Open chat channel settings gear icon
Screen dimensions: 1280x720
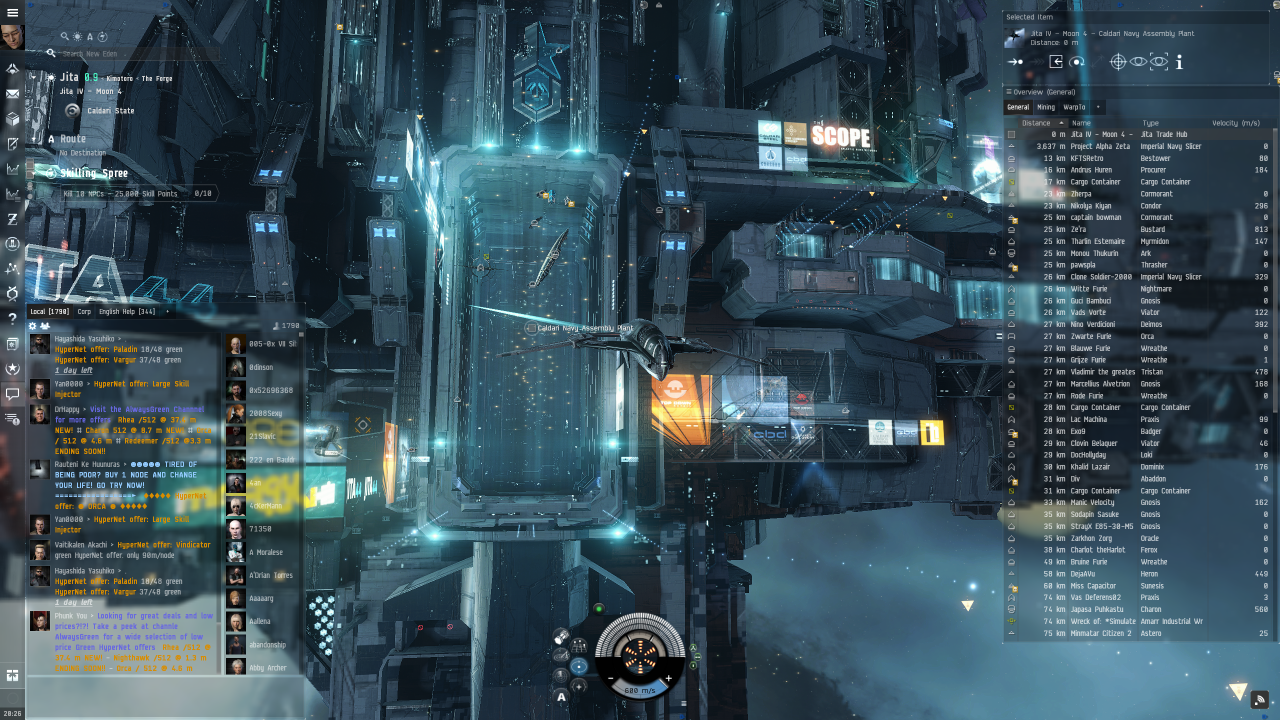pyautogui.click(x=32, y=326)
